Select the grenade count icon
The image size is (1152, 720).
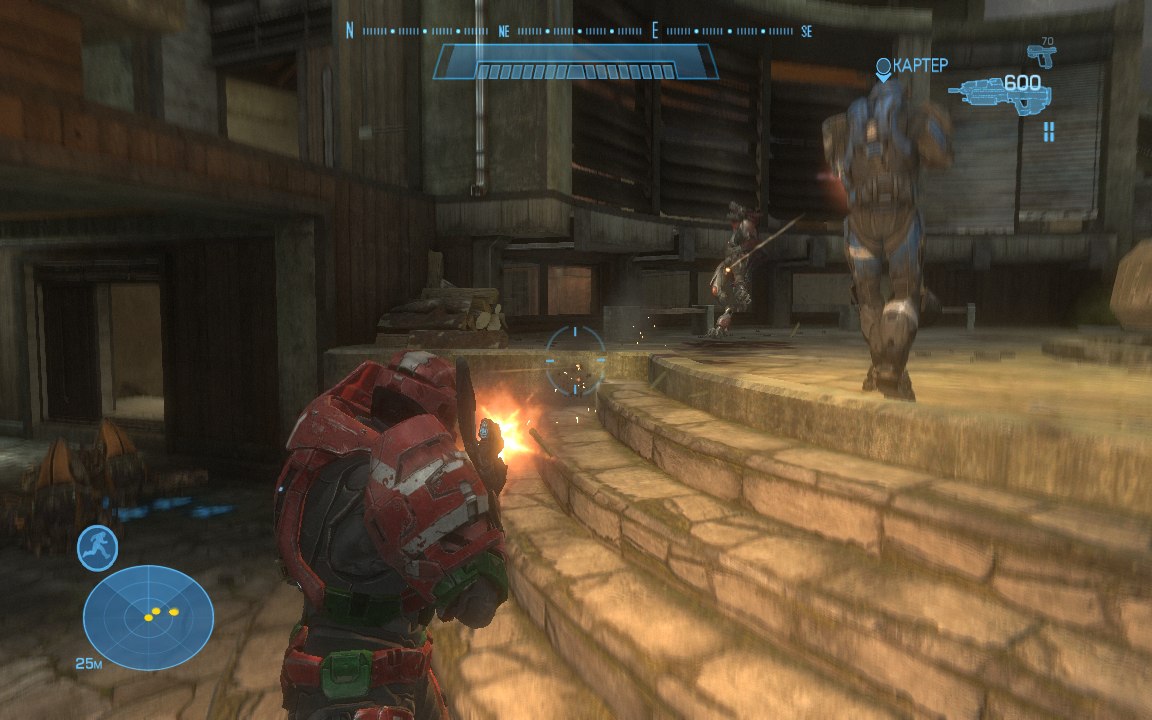point(1048,131)
